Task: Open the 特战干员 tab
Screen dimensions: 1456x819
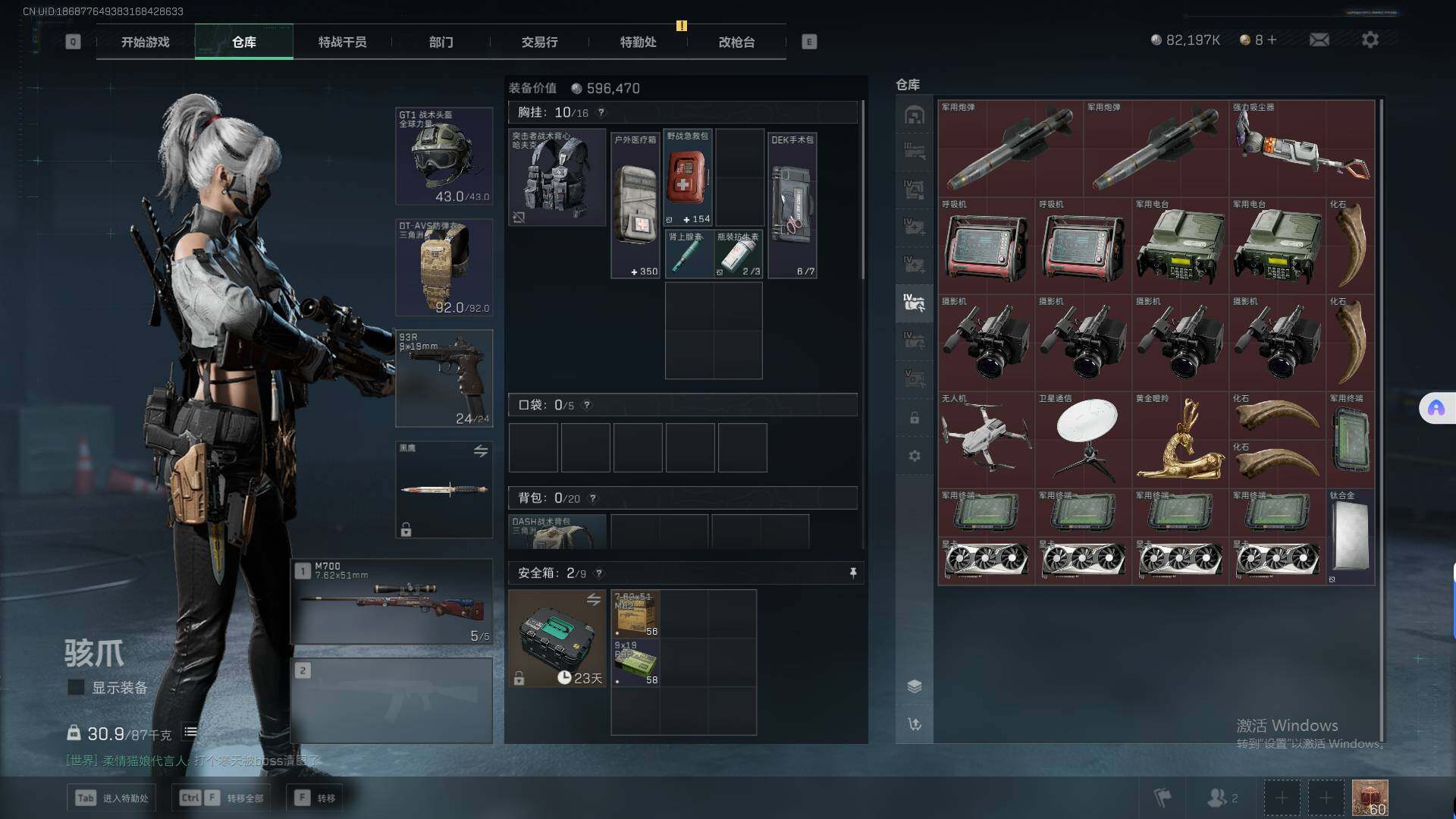Action: point(342,42)
